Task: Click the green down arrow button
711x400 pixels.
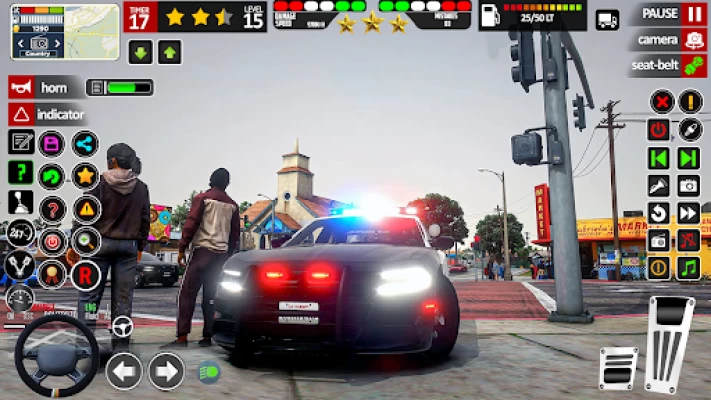Action: coord(140,52)
